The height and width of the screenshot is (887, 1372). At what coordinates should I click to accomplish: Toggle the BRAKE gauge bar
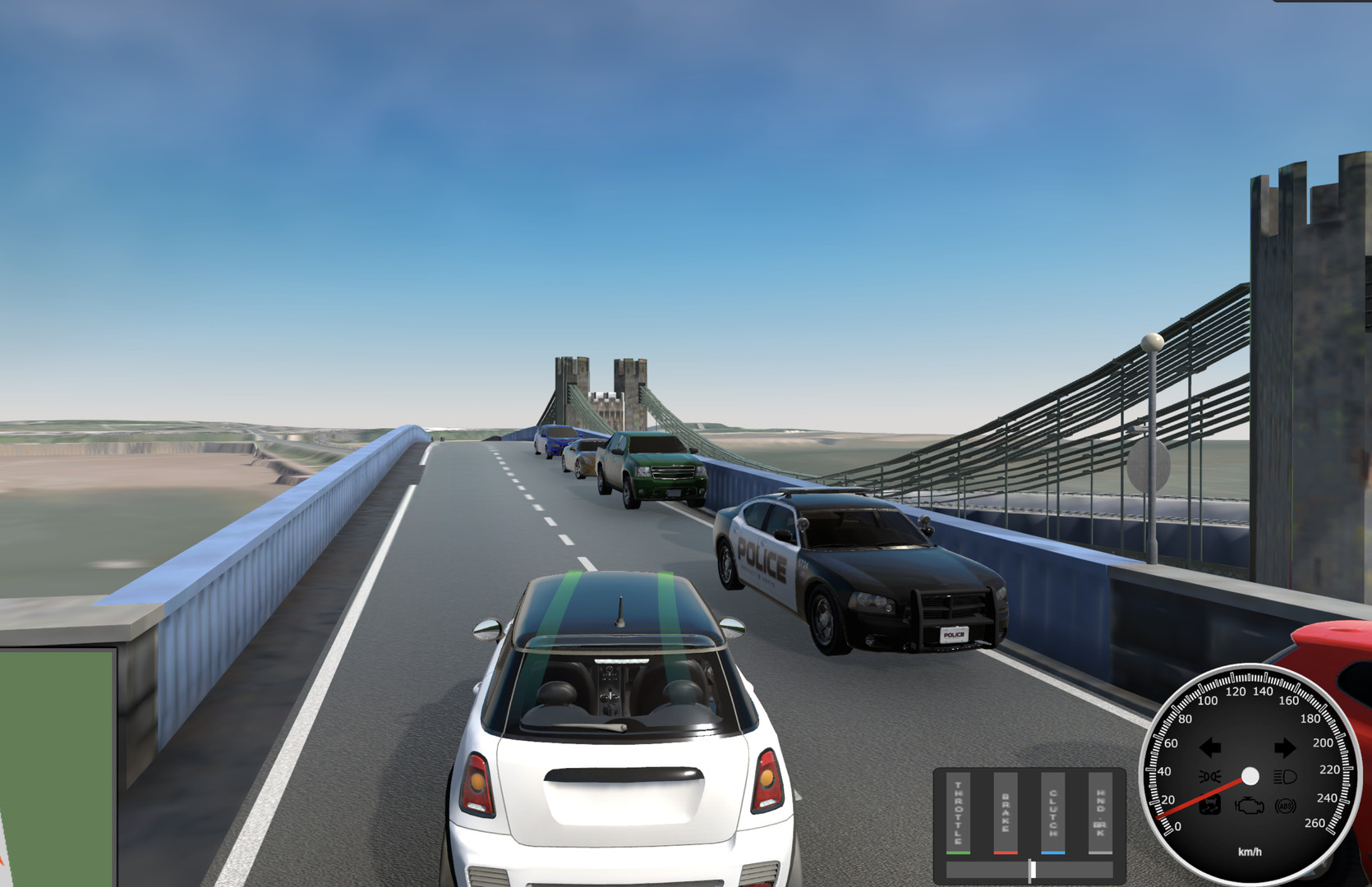tap(1005, 813)
